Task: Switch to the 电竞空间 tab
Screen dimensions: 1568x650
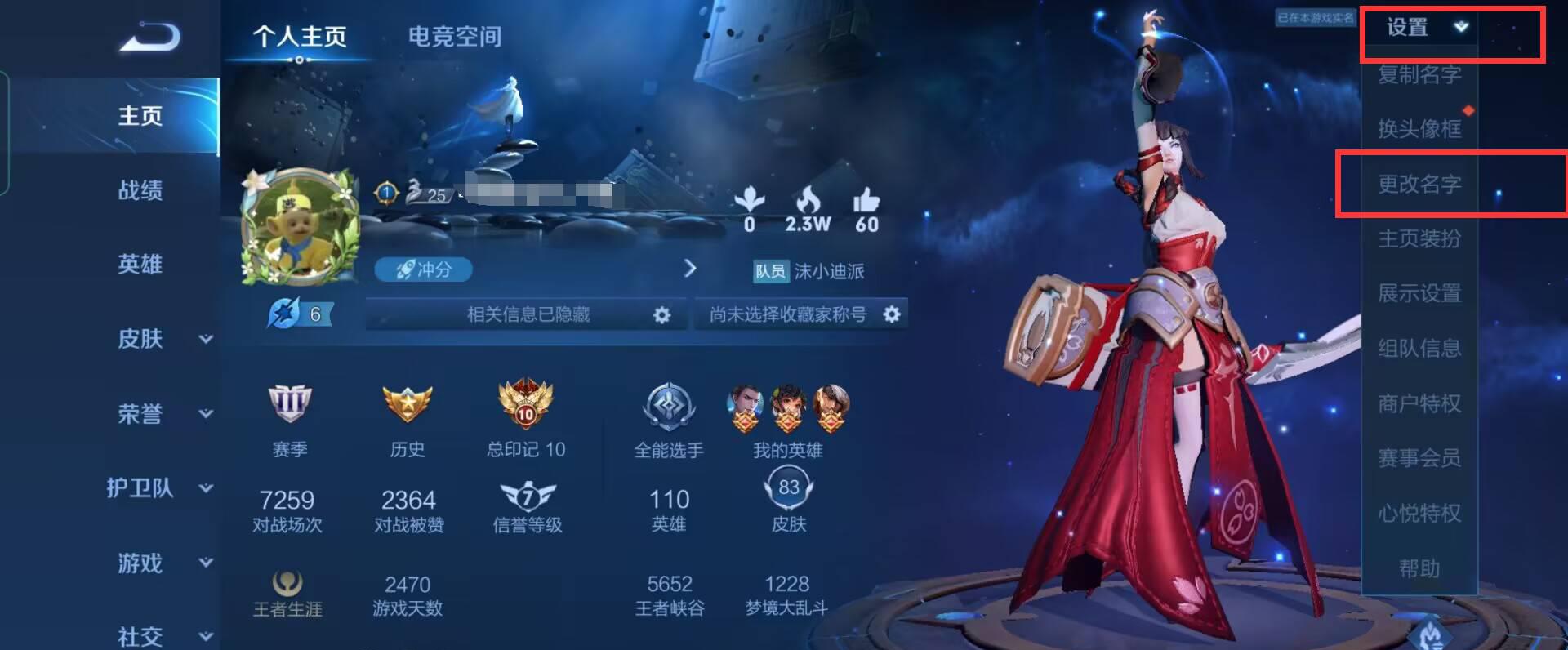Action: (453, 36)
